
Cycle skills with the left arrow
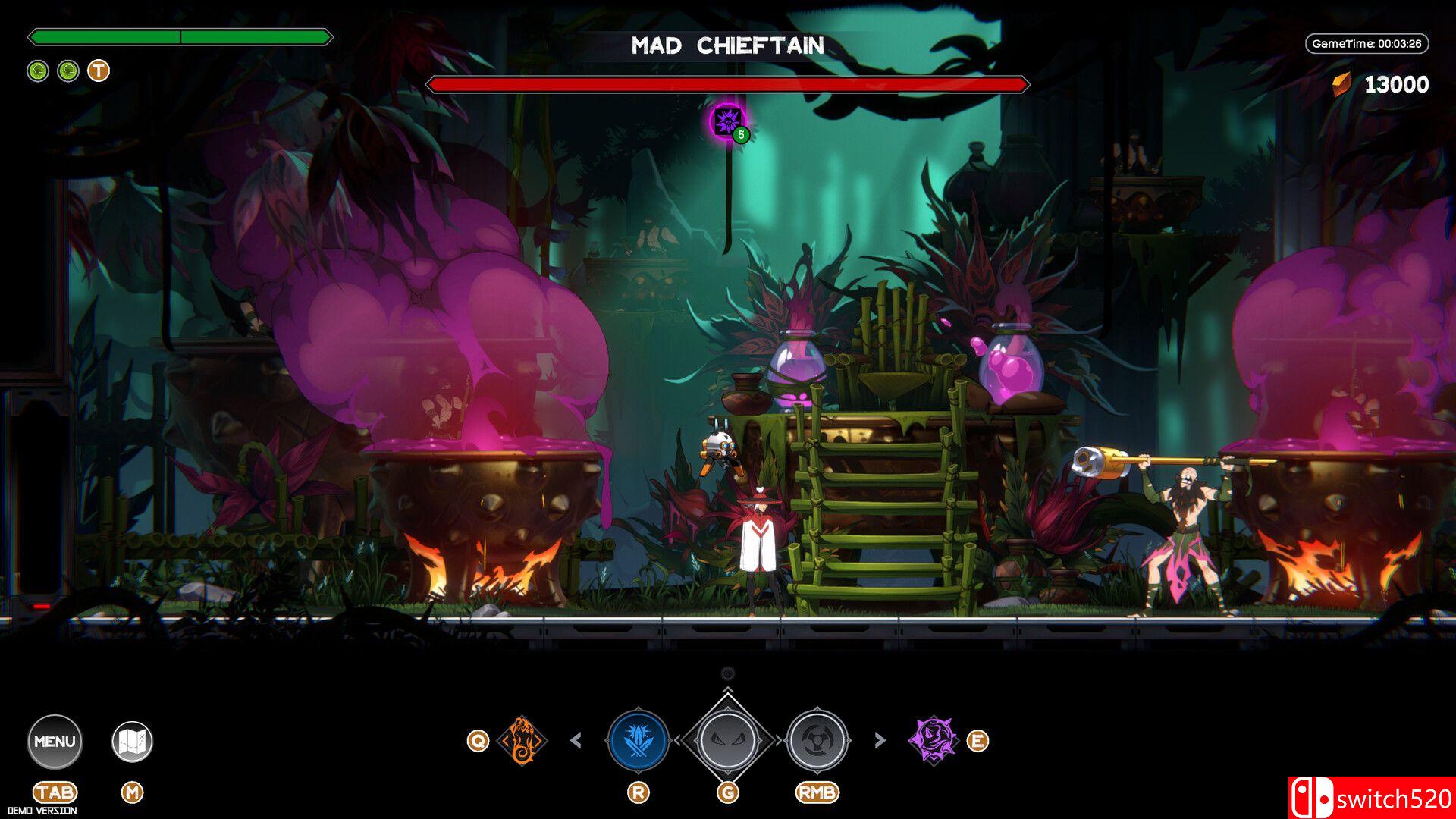click(x=576, y=740)
